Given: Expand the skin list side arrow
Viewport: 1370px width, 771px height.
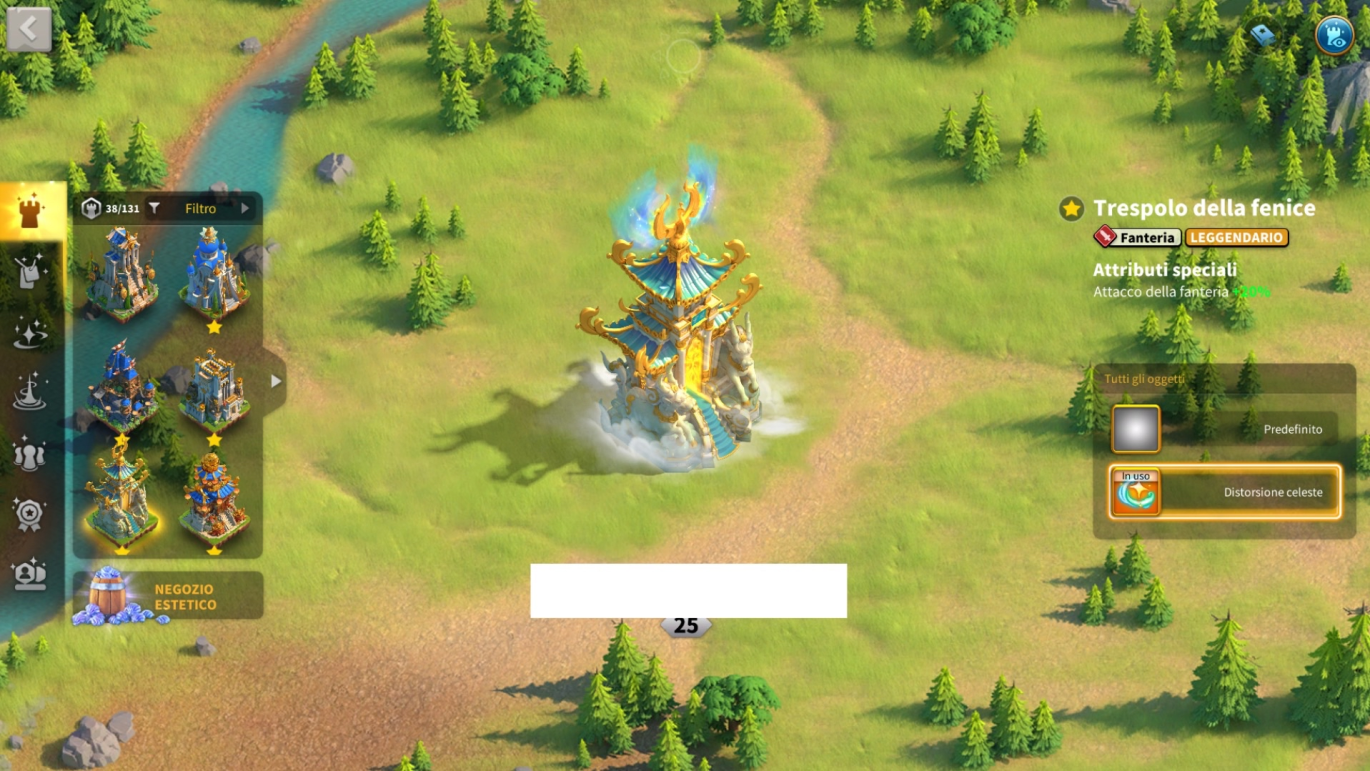Looking at the screenshot, I should coord(276,381).
